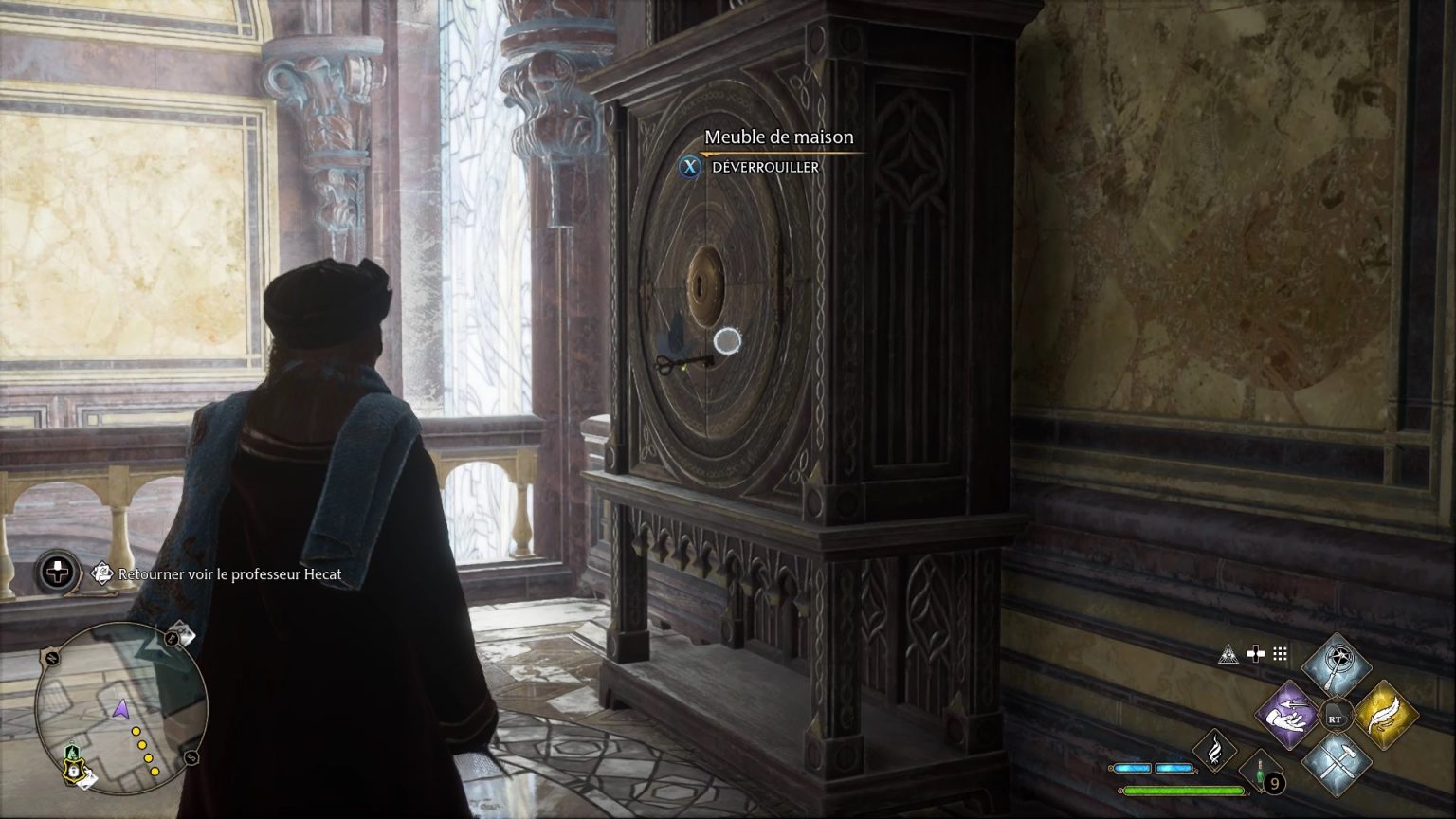Image resolution: width=1456 pixels, height=819 pixels.
Task: Select the purple Accio spell icon
Action: pyautogui.click(x=1288, y=714)
